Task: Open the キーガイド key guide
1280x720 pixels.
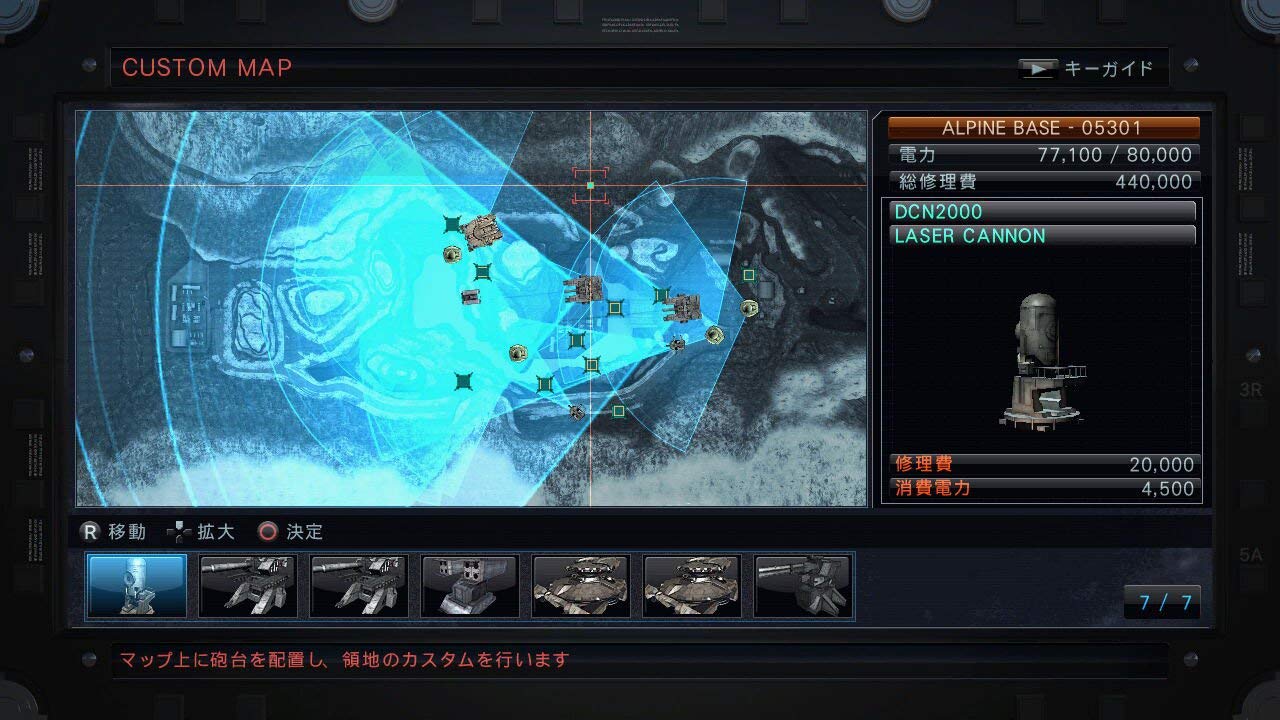Action: pyautogui.click(x=1110, y=68)
